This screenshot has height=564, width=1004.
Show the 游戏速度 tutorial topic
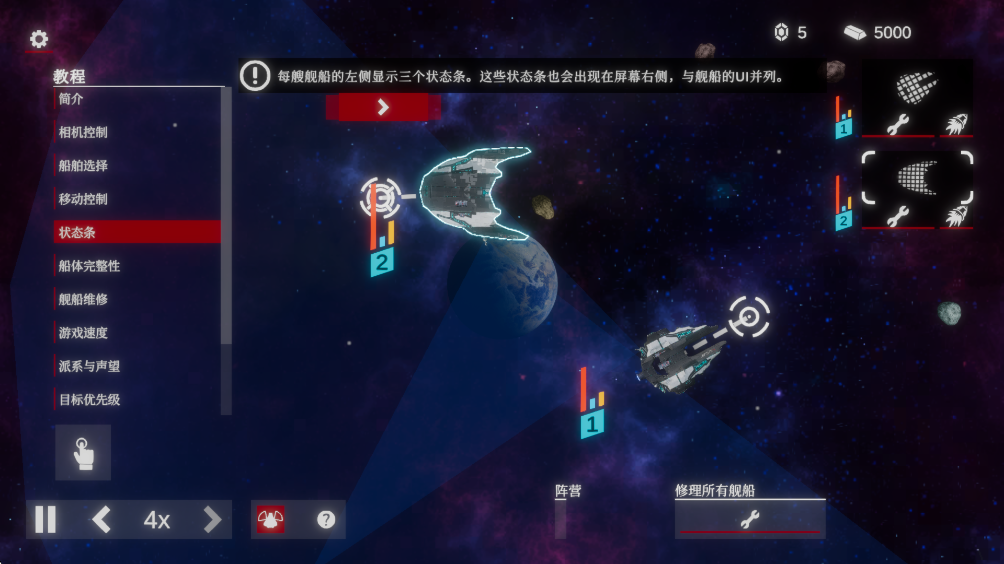coord(137,333)
